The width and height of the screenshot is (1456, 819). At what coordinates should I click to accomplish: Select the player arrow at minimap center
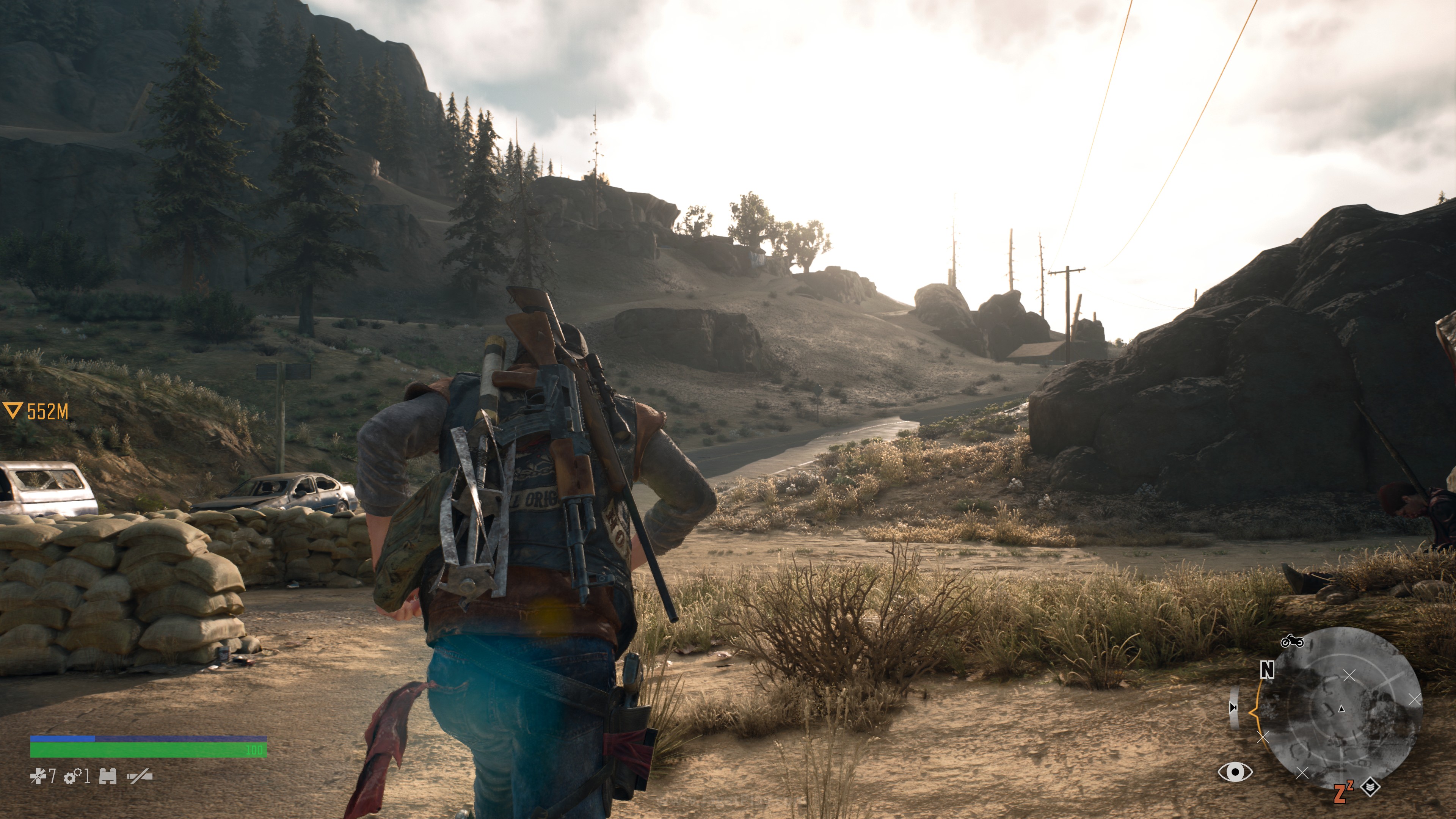tap(1342, 708)
